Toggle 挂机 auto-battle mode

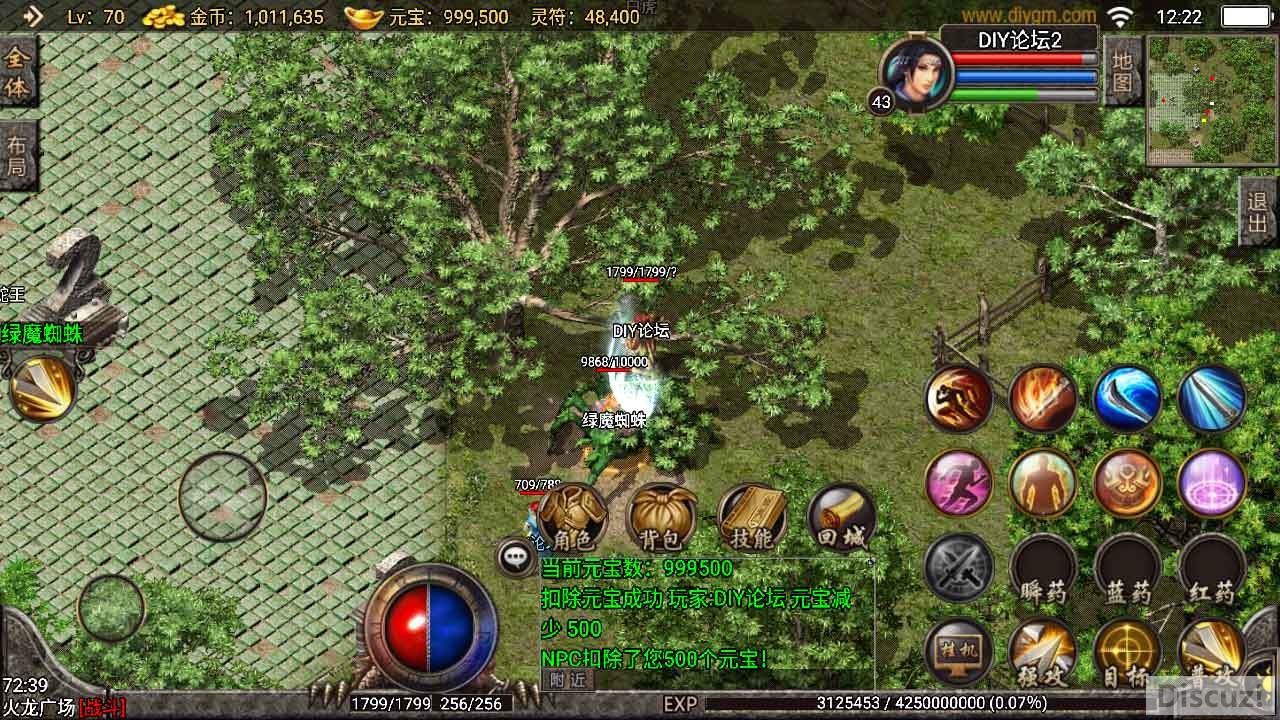point(959,652)
